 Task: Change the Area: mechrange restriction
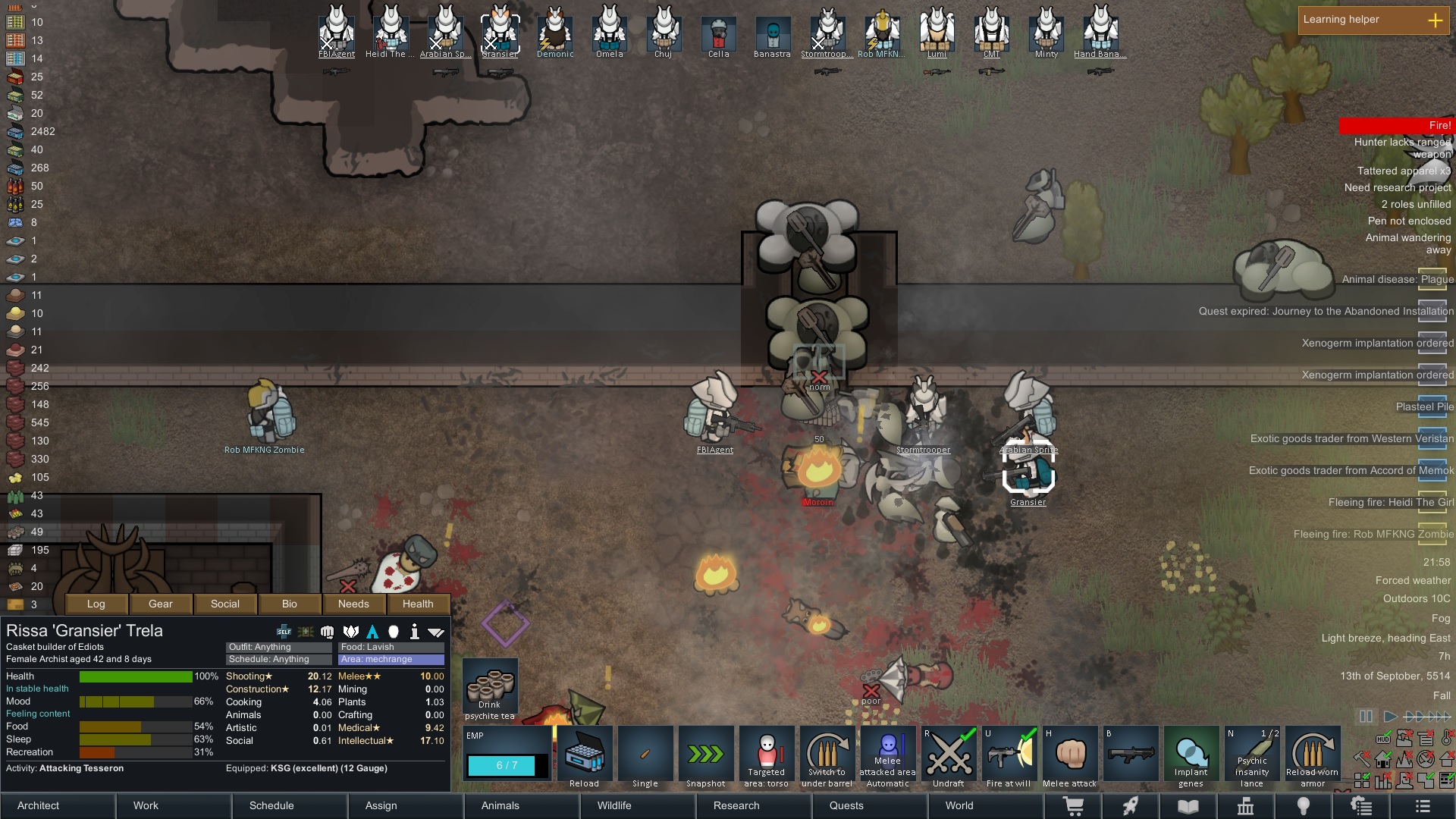tap(391, 659)
